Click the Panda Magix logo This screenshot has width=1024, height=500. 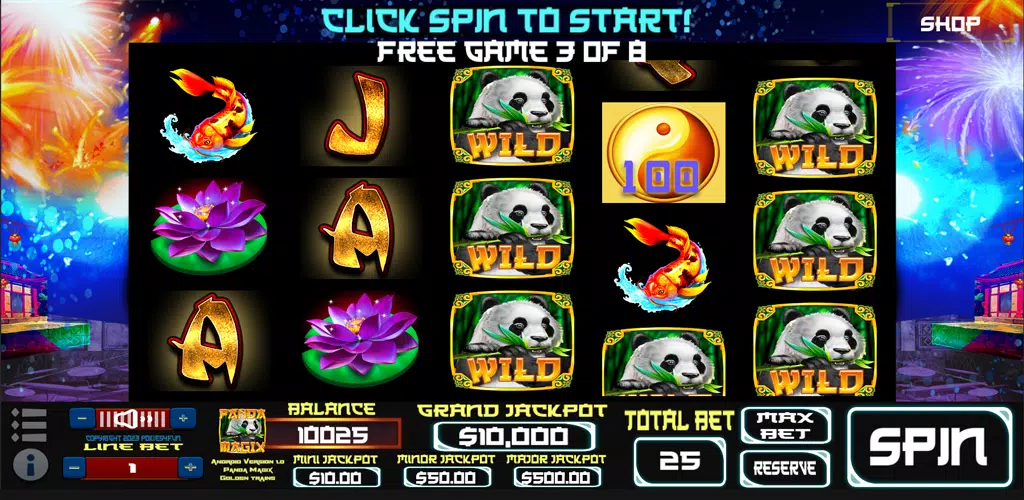(241, 432)
